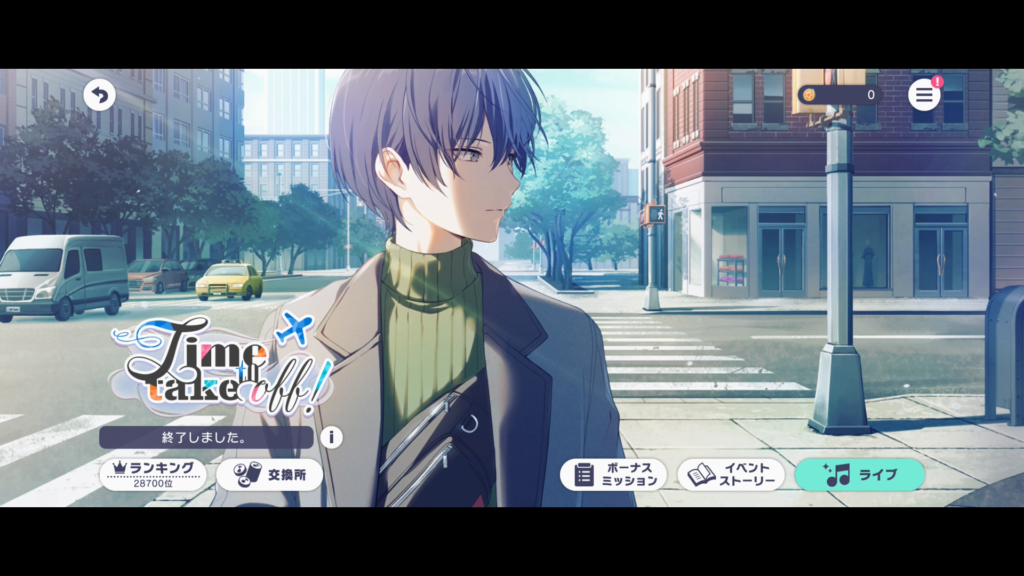Read the イベントストーリー event story
This screenshot has width=1024, height=576.
[x=731, y=474]
